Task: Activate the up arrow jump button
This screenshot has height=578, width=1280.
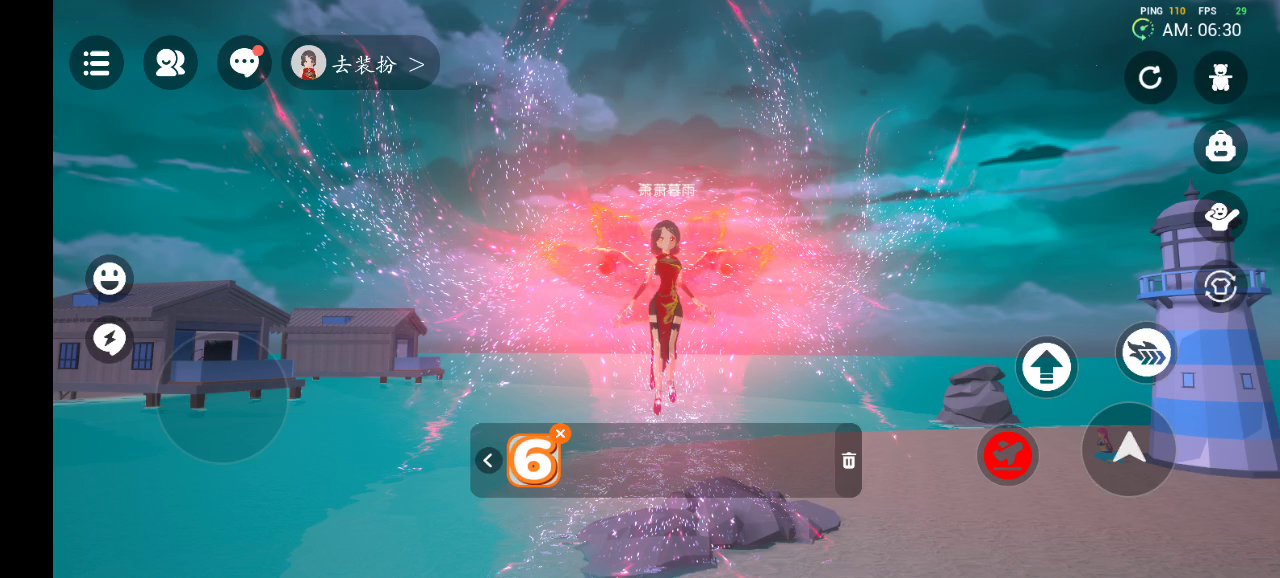Action: pos(1047,367)
